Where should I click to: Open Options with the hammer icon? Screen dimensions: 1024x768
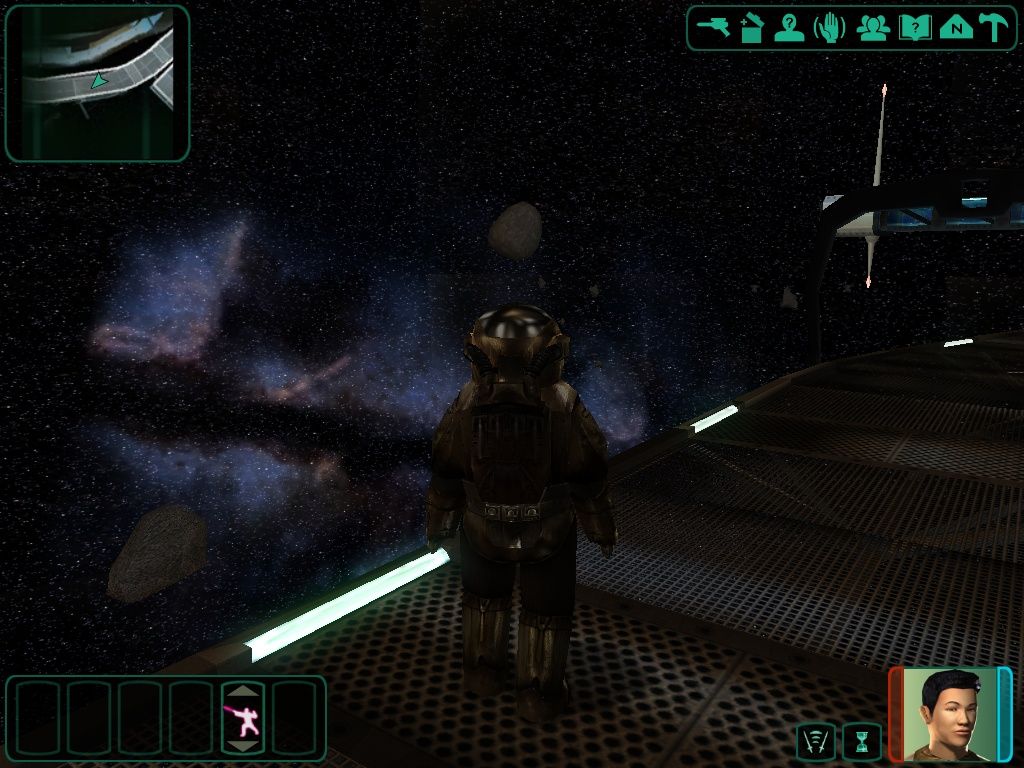tap(993, 28)
